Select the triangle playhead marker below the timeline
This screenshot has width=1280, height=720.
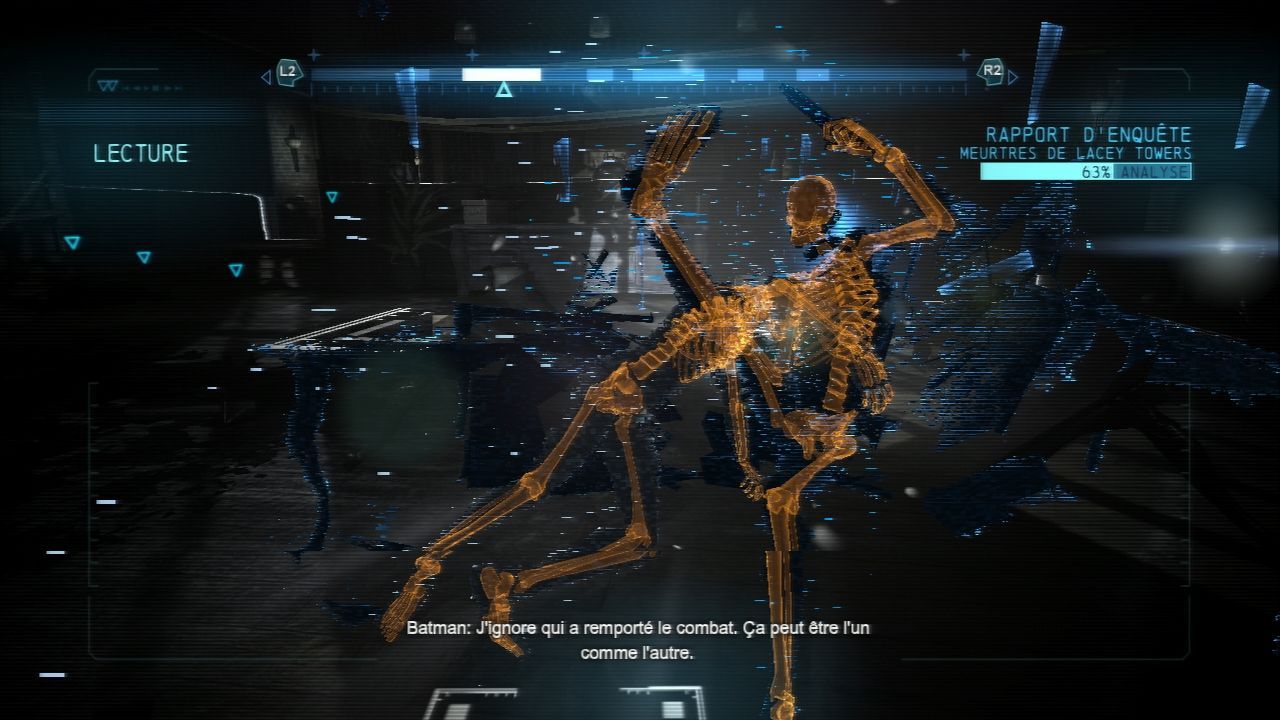click(504, 91)
